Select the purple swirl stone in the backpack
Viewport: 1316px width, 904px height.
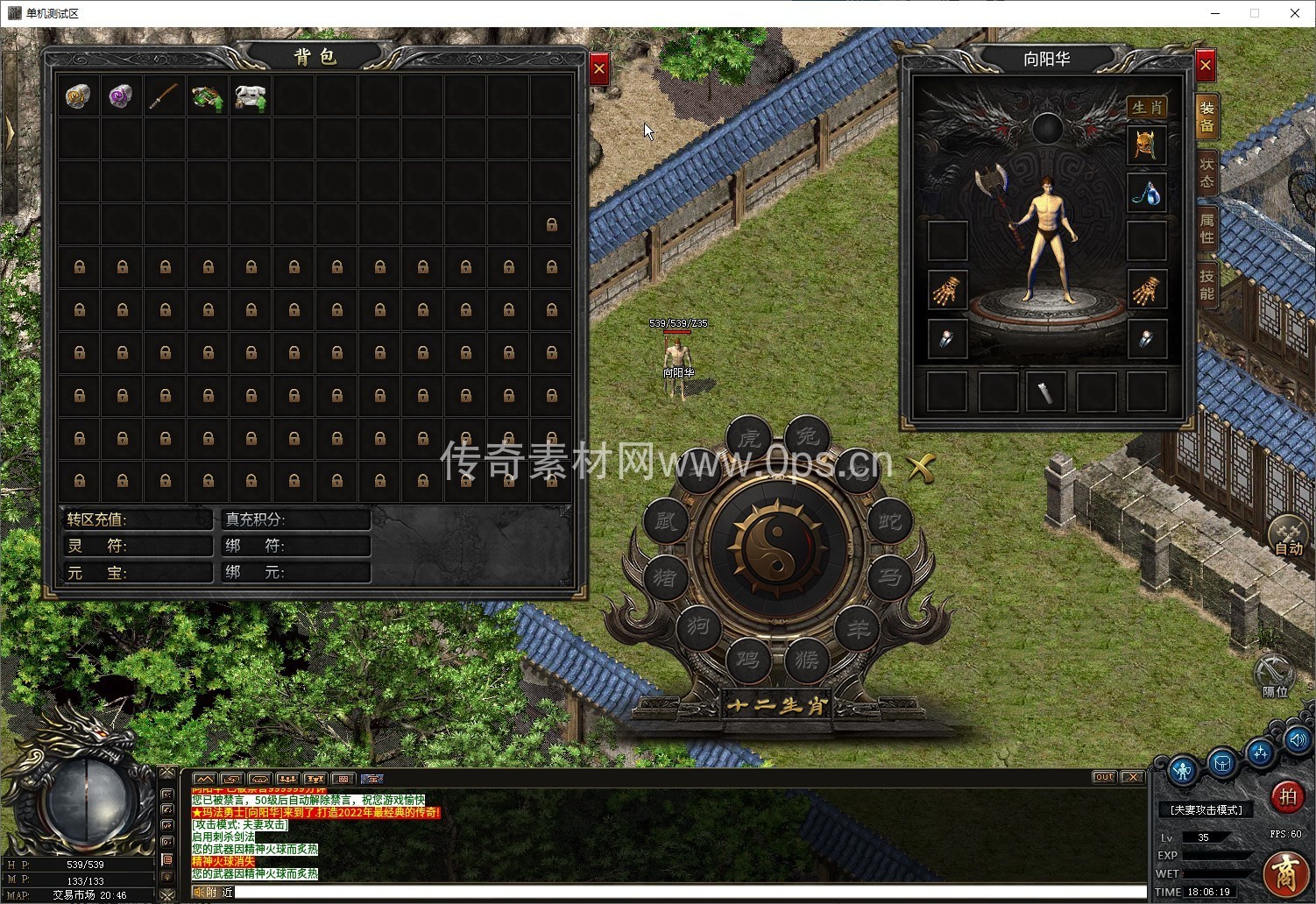pyautogui.click(x=121, y=96)
